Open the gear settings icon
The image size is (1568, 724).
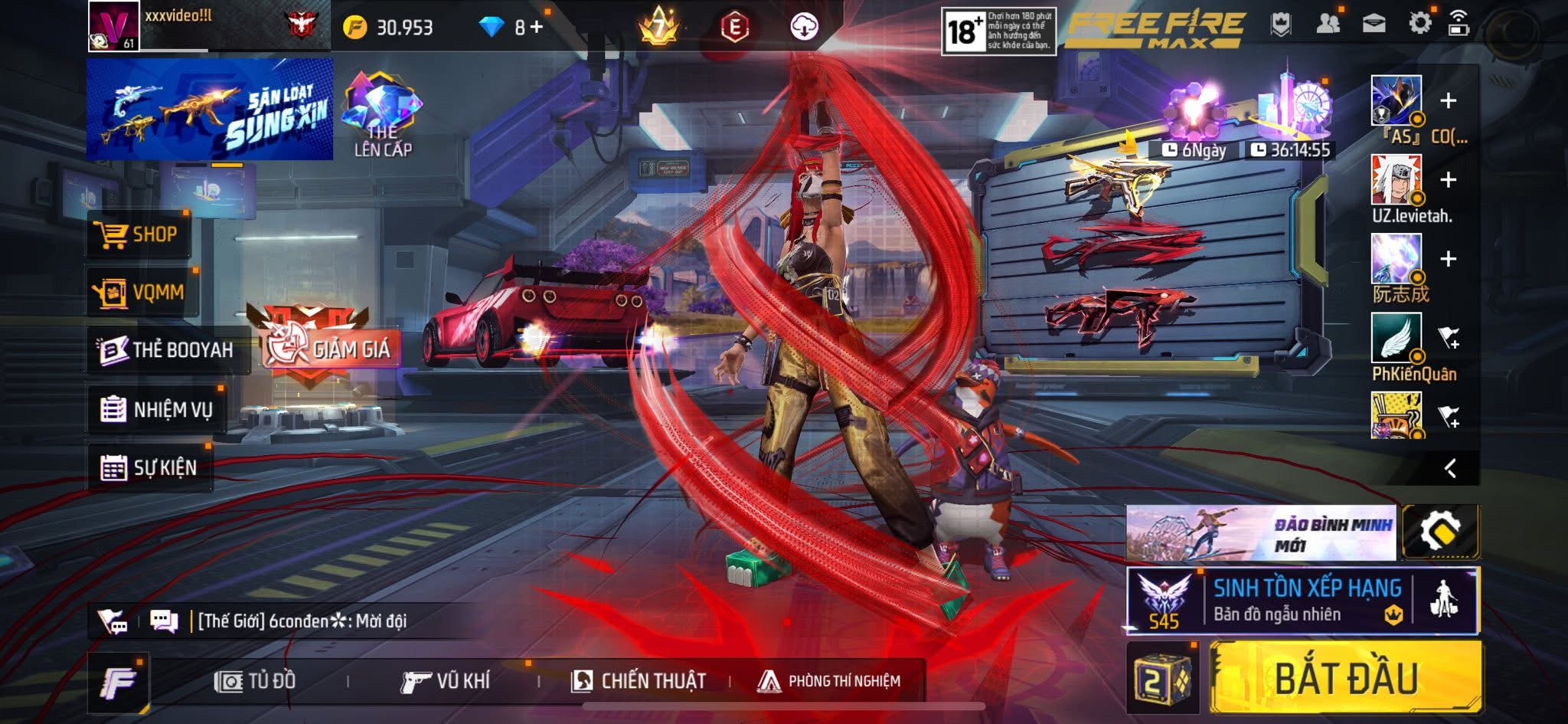click(x=1419, y=23)
